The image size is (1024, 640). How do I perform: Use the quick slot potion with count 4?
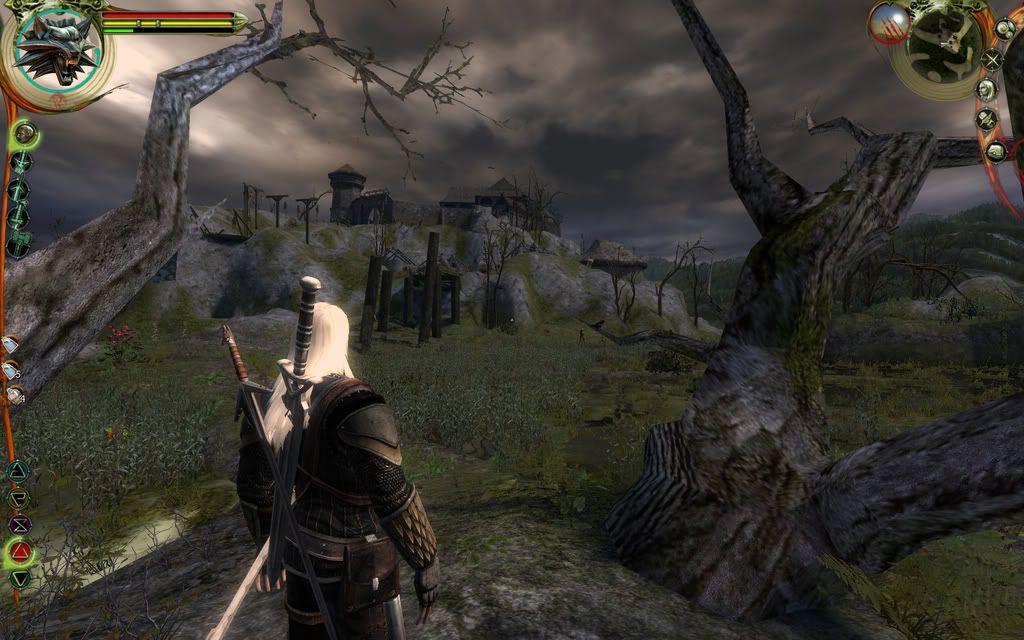click(14, 396)
